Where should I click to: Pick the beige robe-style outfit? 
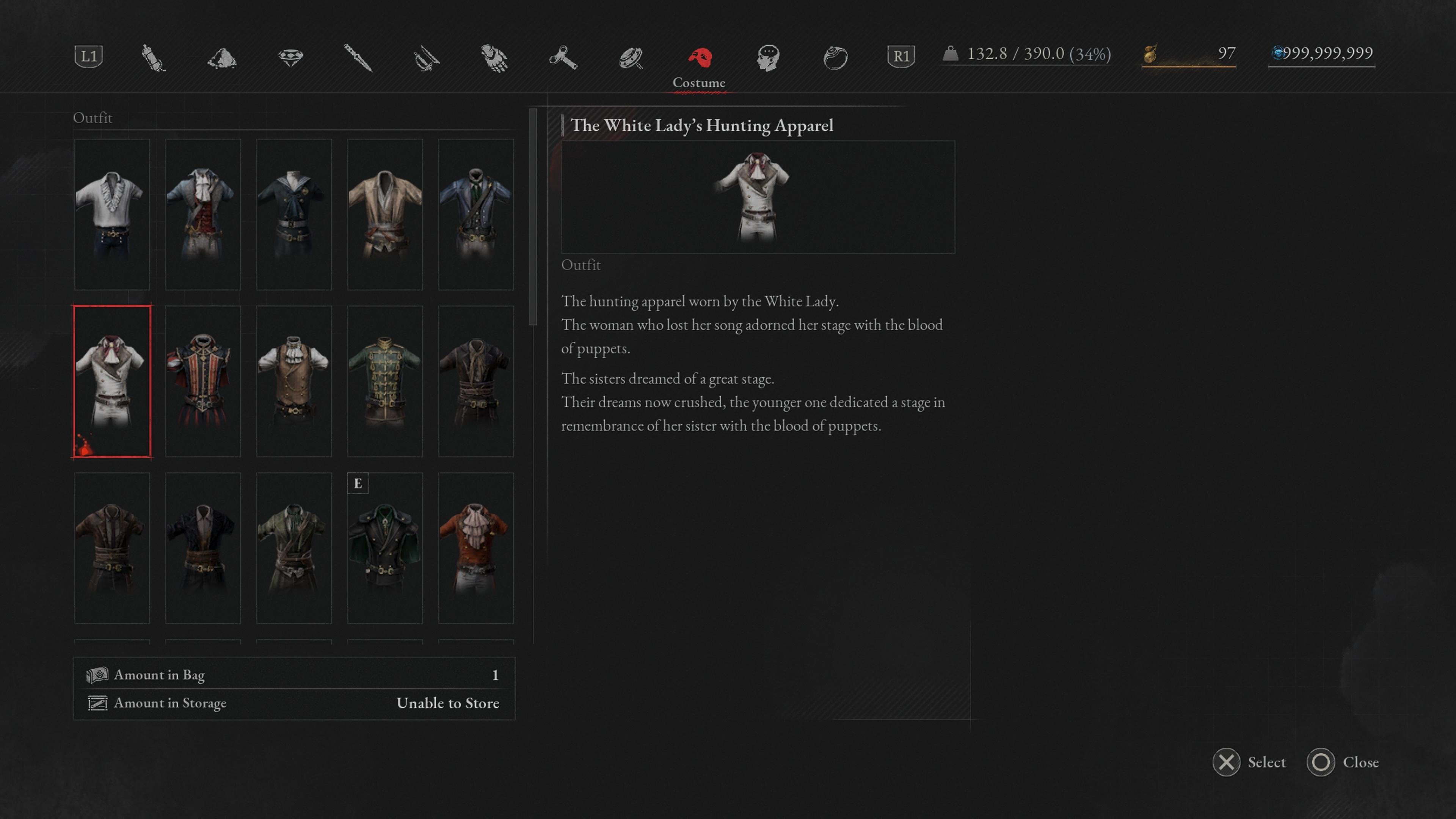pos(385,214)
